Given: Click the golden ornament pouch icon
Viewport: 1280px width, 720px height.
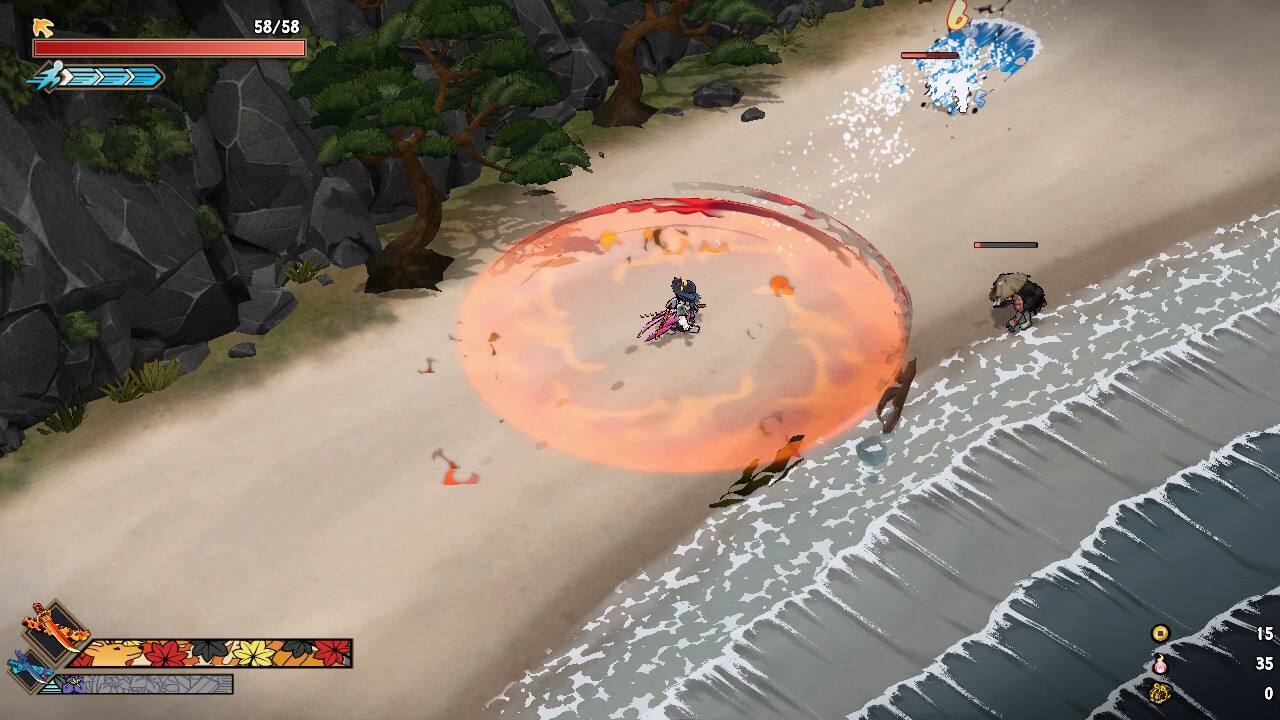Looking at the screenshot, I should pos(1160,692).
